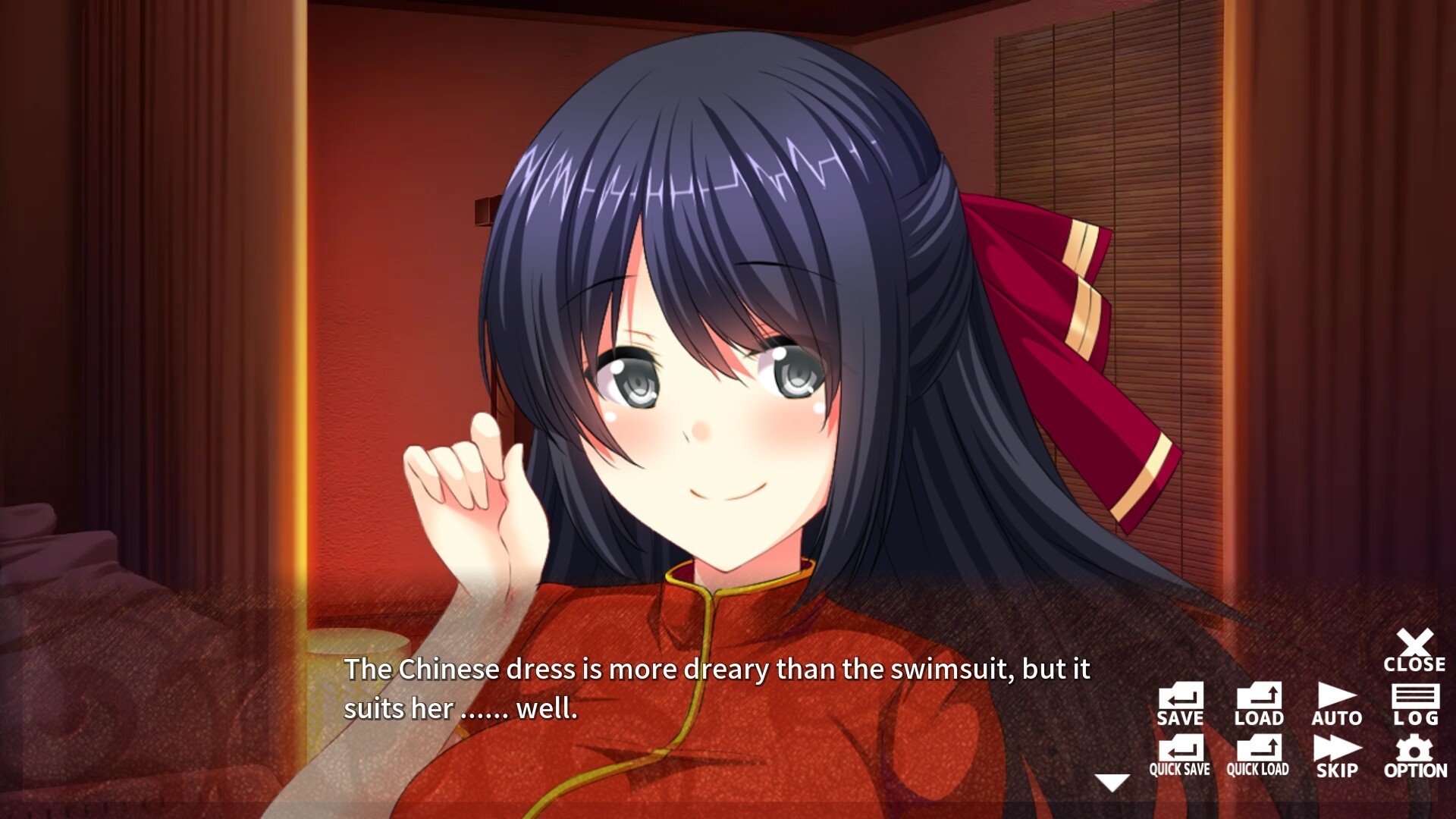Enable AUTO text advance
The width and height of the screenshot is (1456, 819).
pos(1337,705)
